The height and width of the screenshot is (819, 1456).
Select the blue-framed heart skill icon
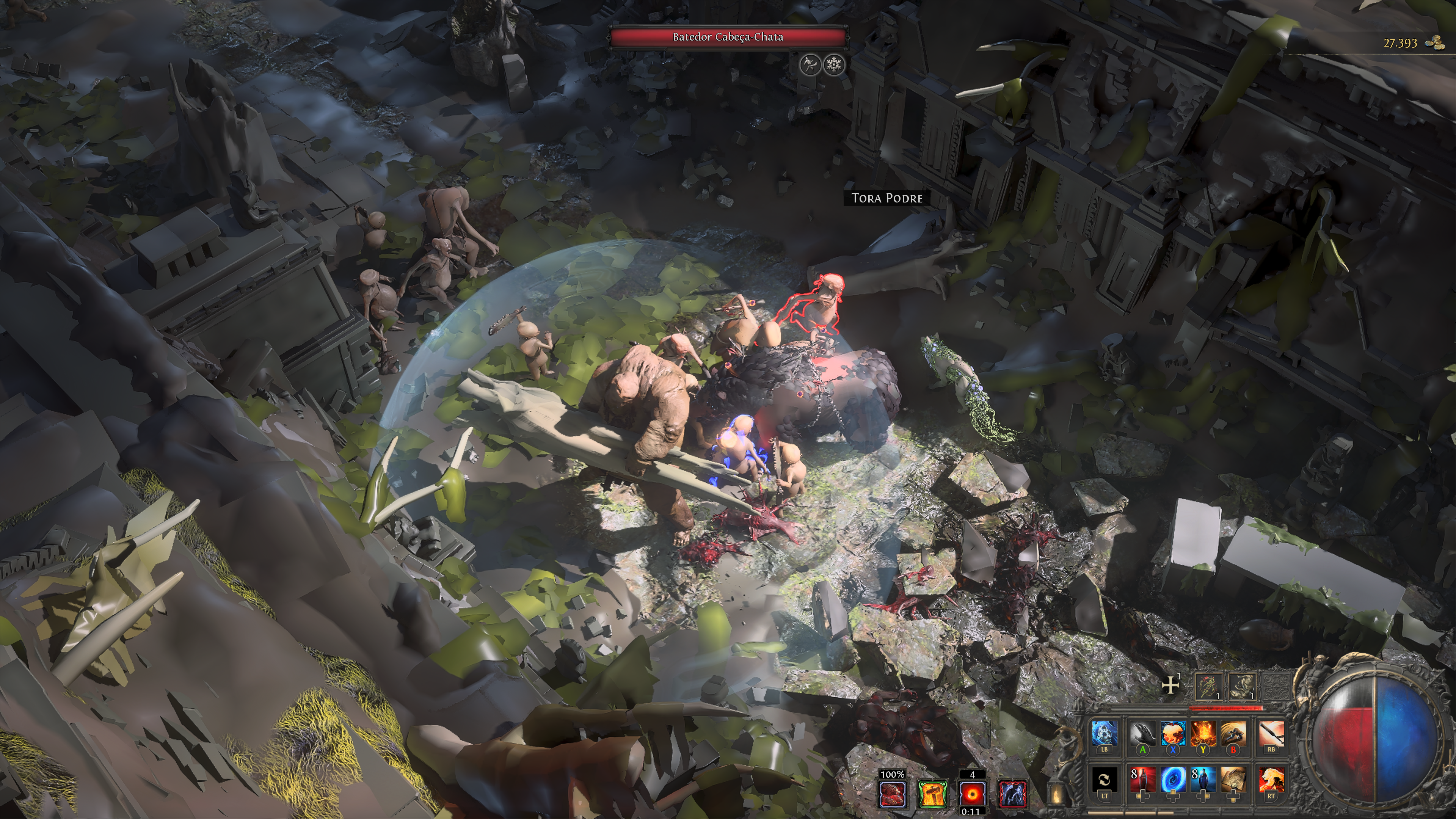point(1173,734)
